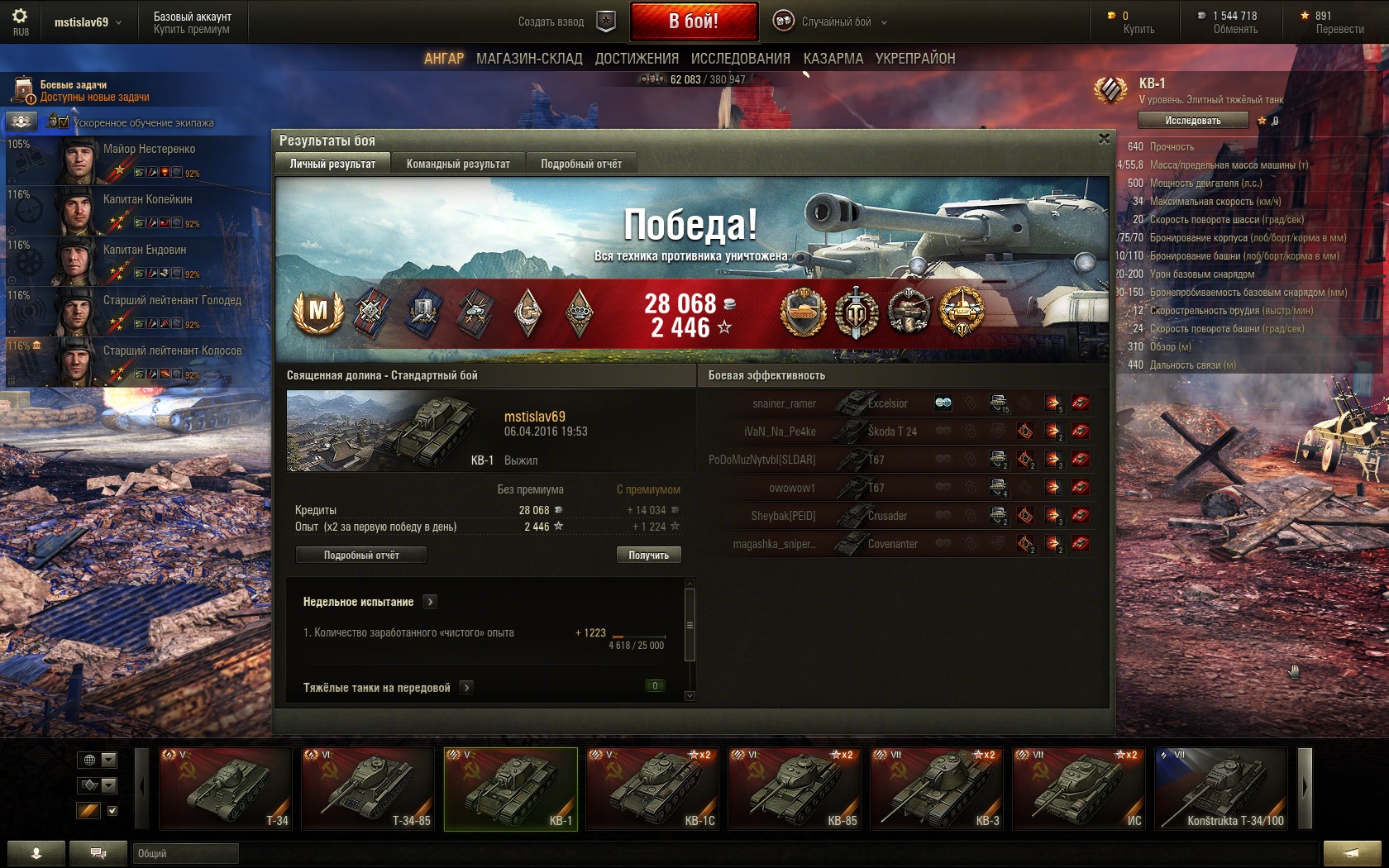Open the МАГАЗИН-СКЛАД menu
Image resolution: width=1389 pixels, height=868 pixels.
(x=529, y=59)
